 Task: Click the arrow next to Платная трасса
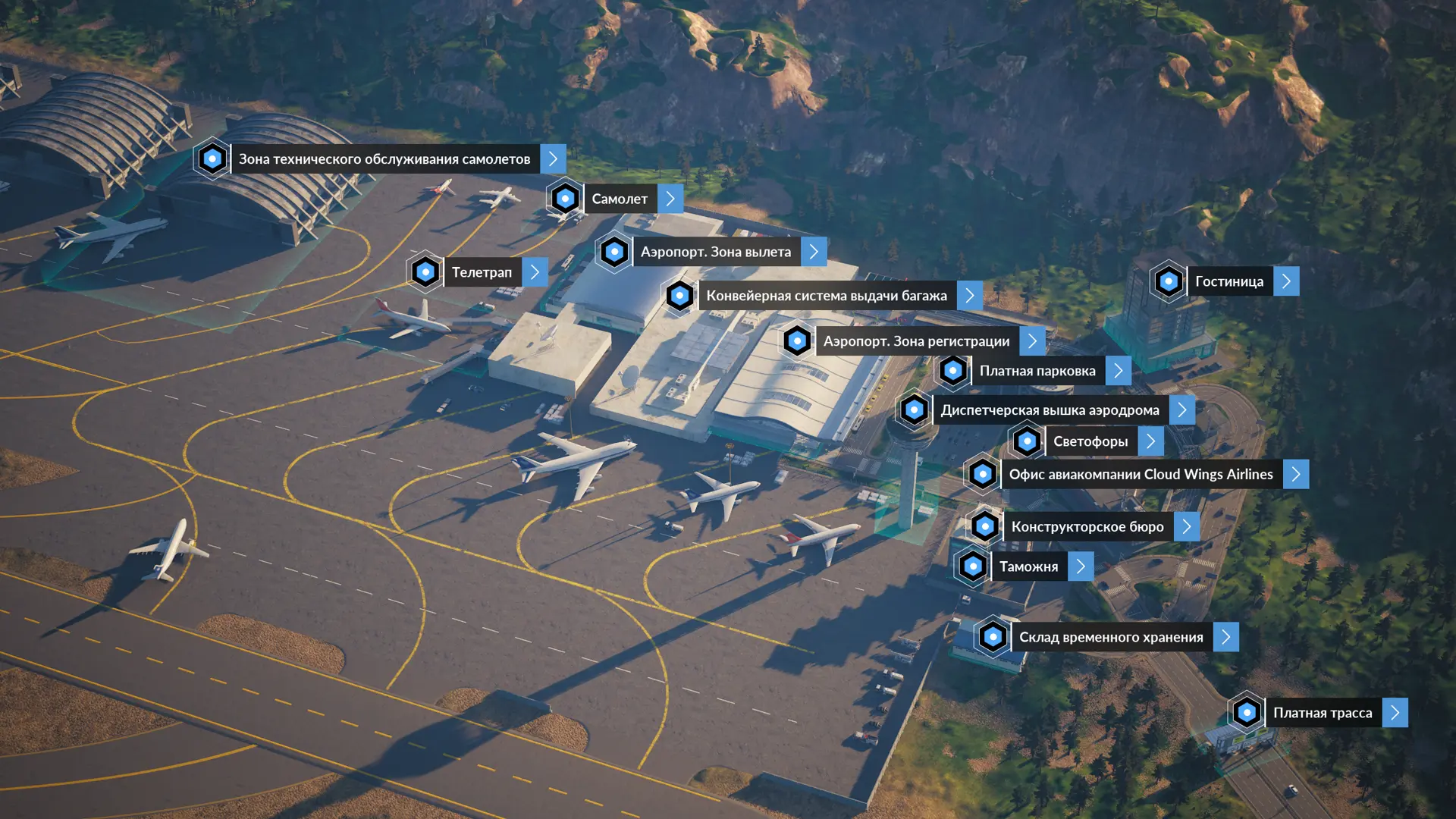tap(1395, 713)
